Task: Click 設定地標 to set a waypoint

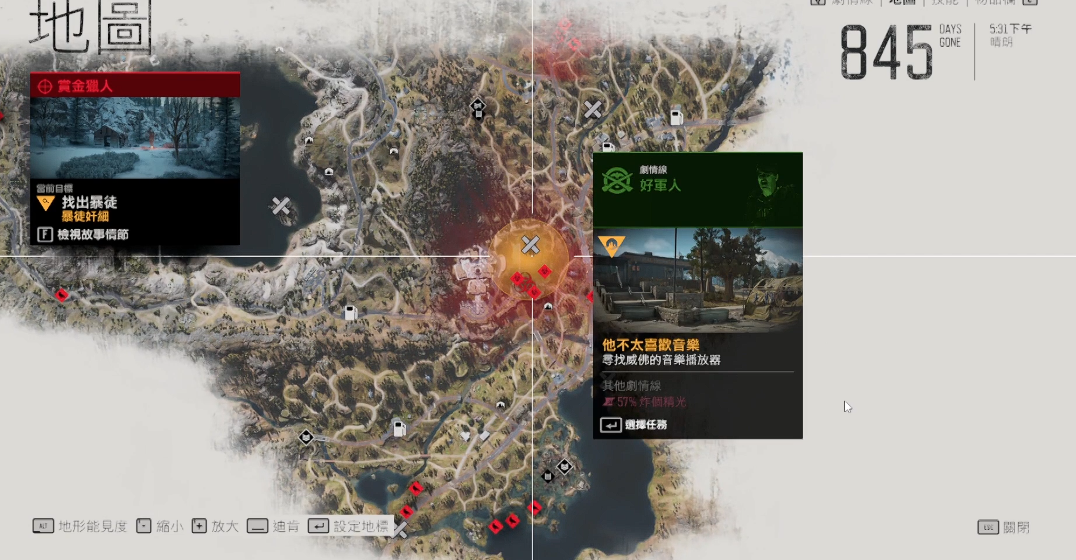Action: pyautogui.click(x=348, y=526)
